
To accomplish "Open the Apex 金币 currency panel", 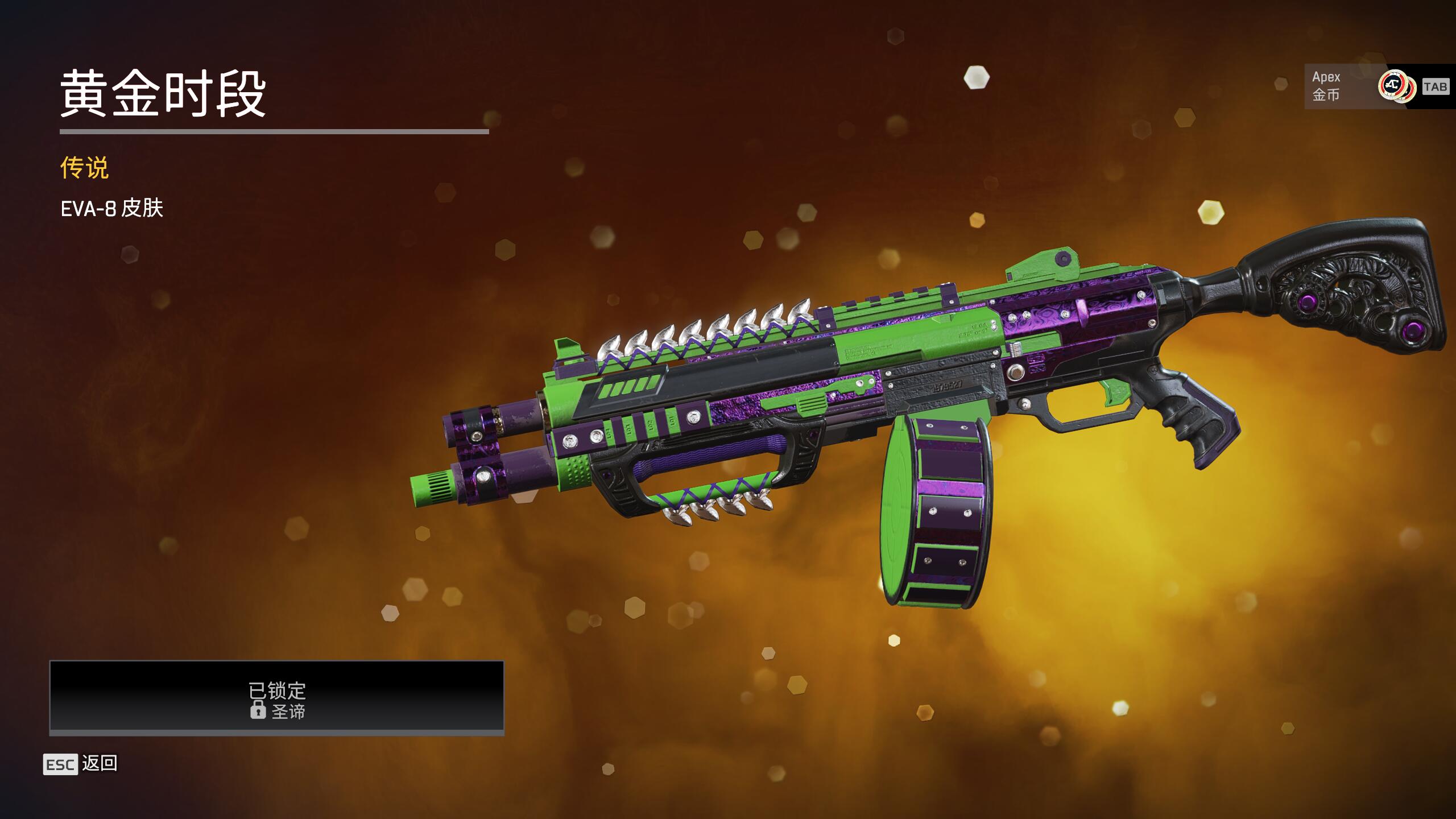I will click(1365, 86).
